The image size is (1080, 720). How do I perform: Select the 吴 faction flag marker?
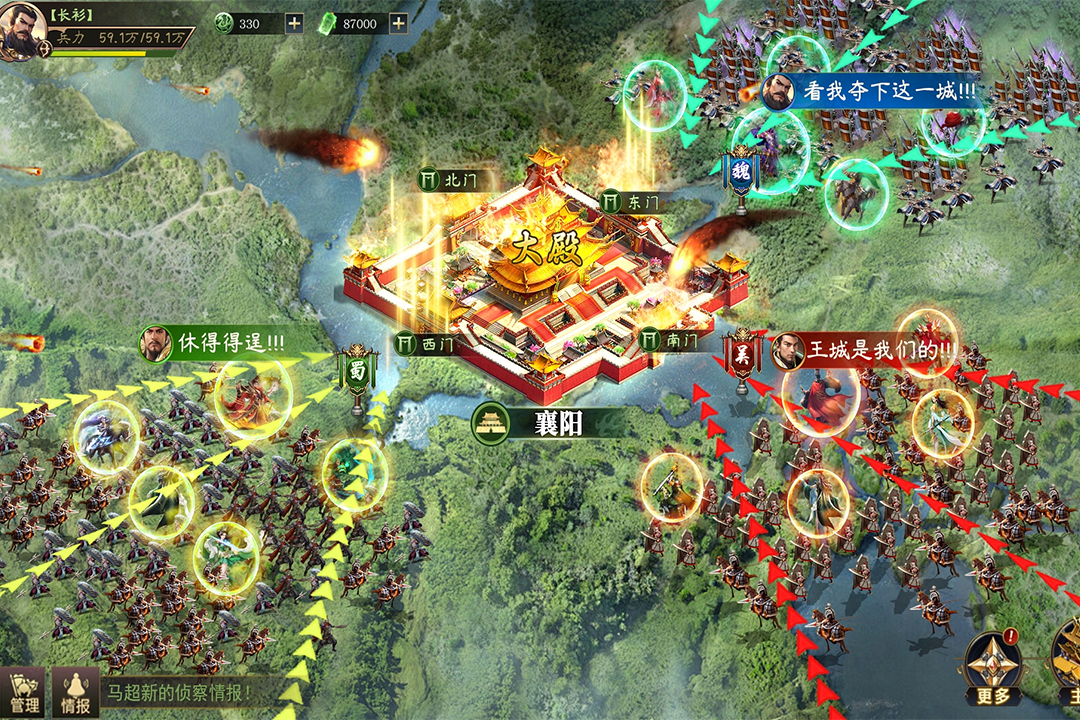pyautogui.click(x=742, y=353)
